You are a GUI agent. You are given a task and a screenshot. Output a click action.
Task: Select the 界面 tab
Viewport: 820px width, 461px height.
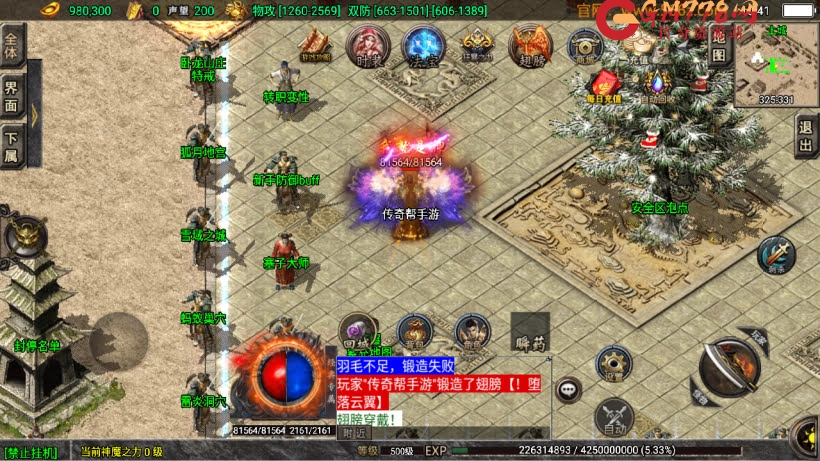point(12,97)
